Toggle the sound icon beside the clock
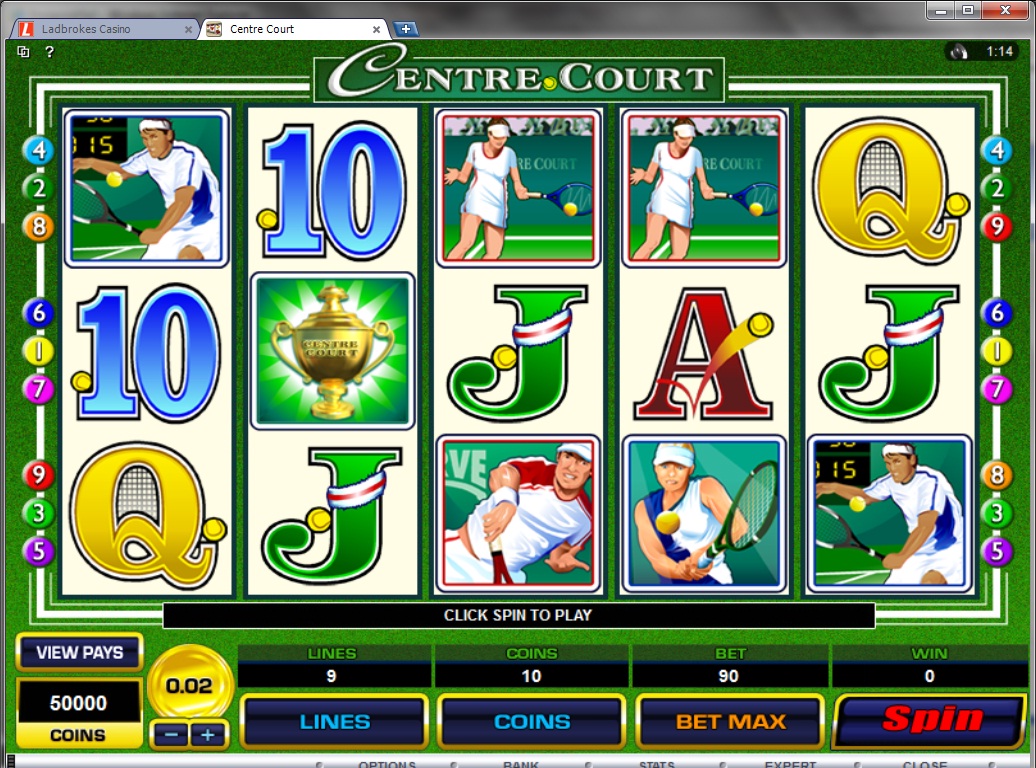The width and height of the screenshot is (1036, 768). (x=959, y=52)
